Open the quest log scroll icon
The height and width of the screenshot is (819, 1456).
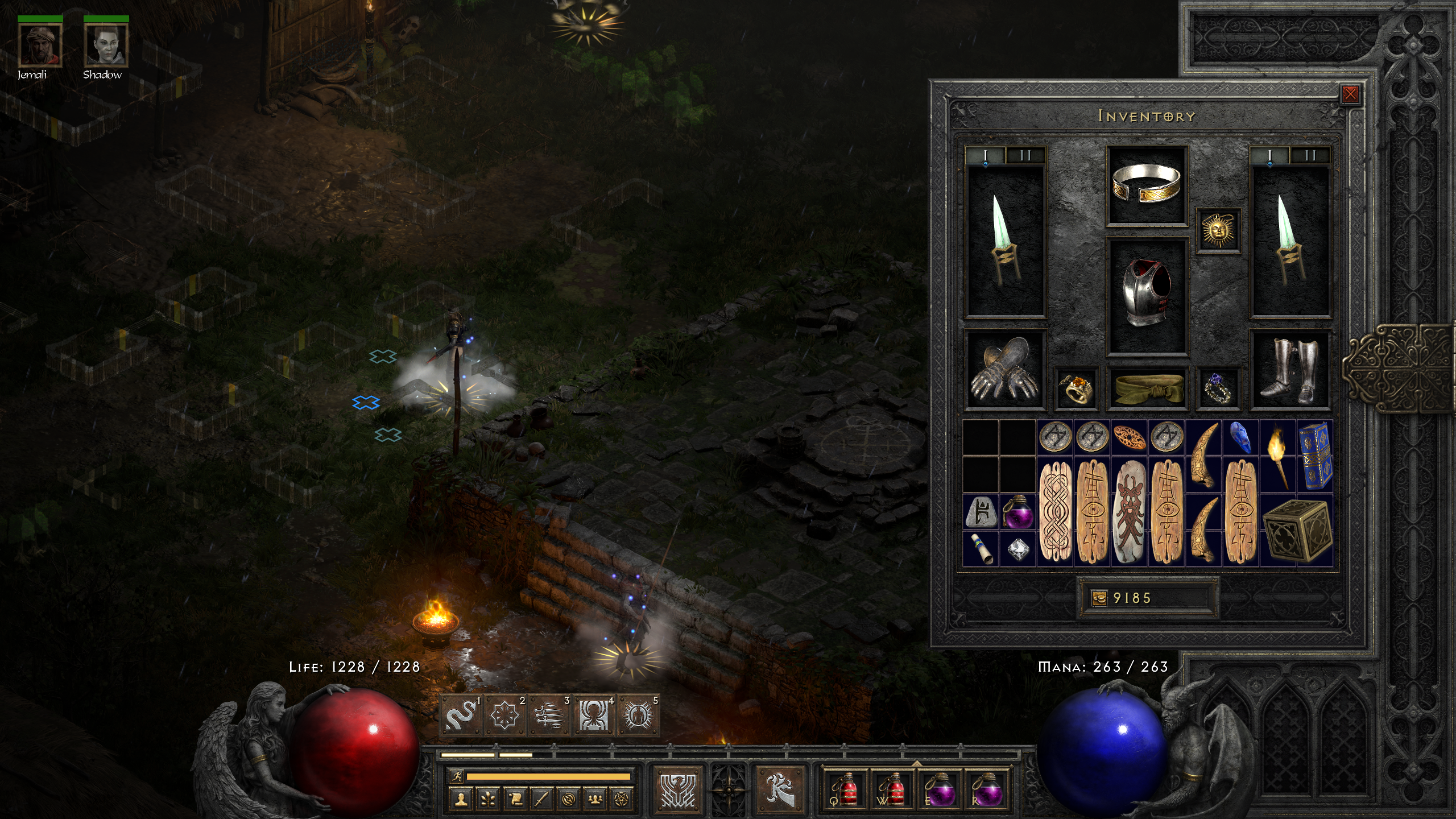[514, 799]
